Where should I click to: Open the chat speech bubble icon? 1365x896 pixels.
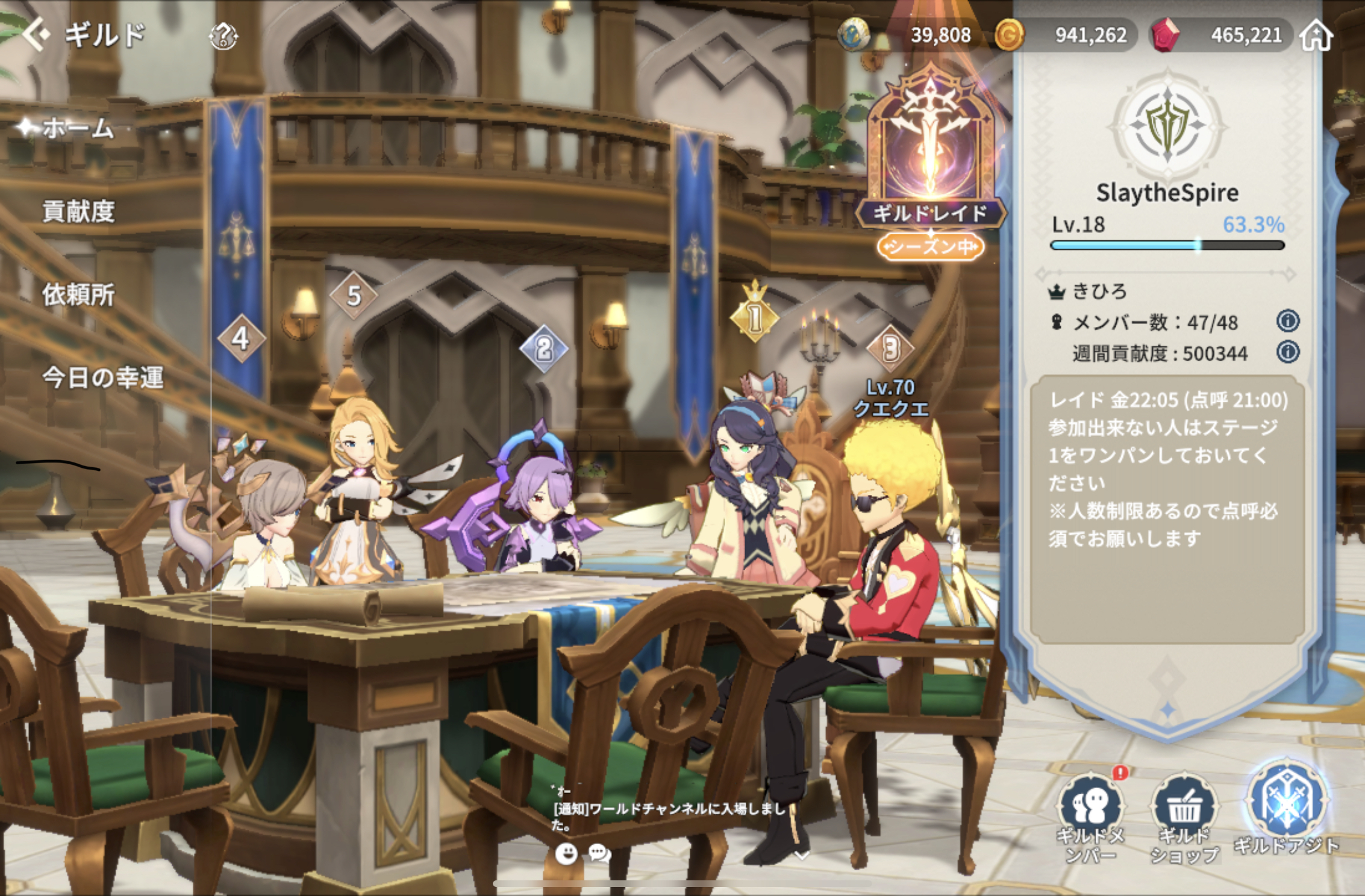pyautogui.click(x=599, y=853)
